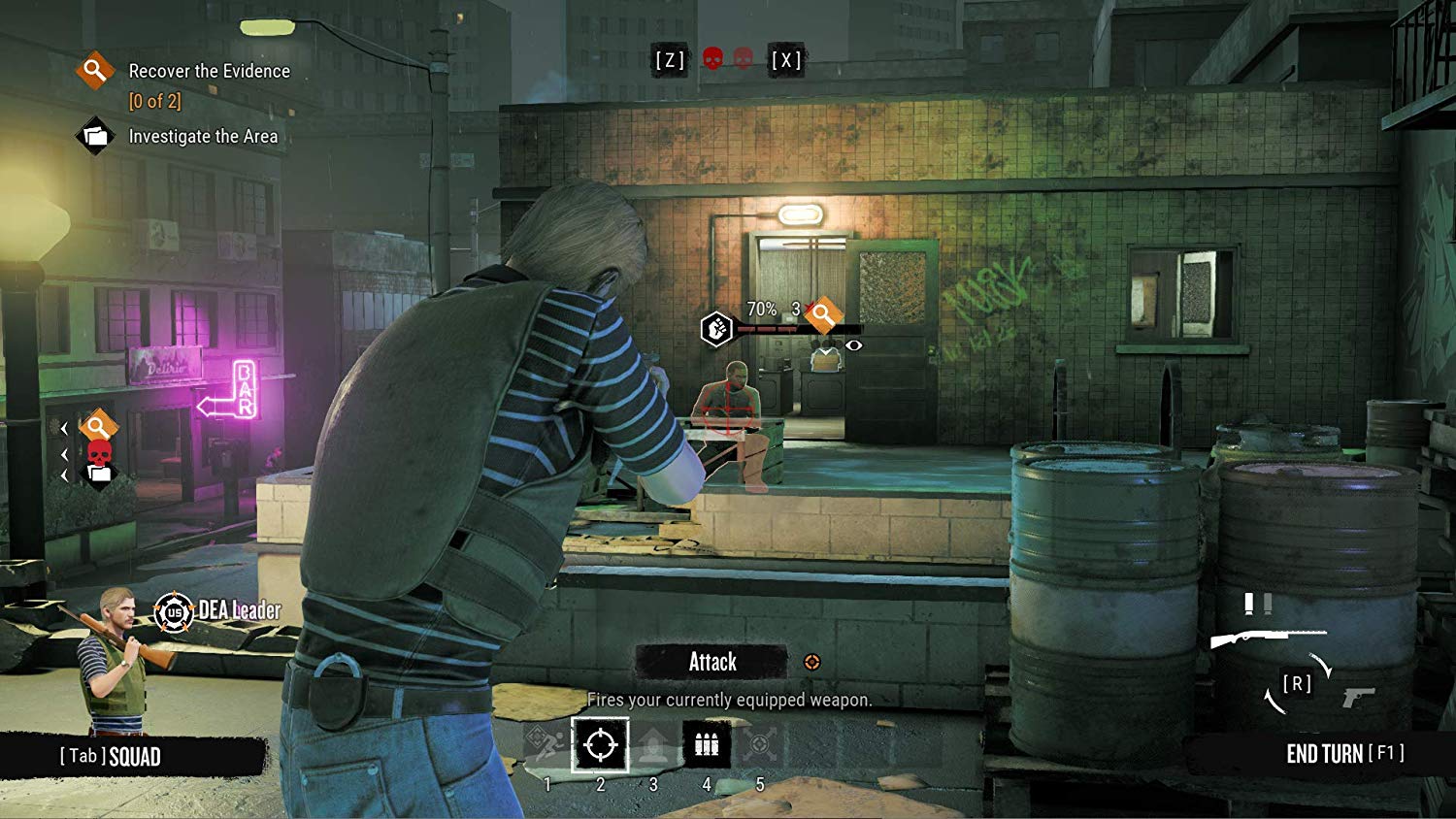The height and width of the screenshot is (819, 1456).
Task: Expand the chevron beside the folder marker
Action: point(64,475)
